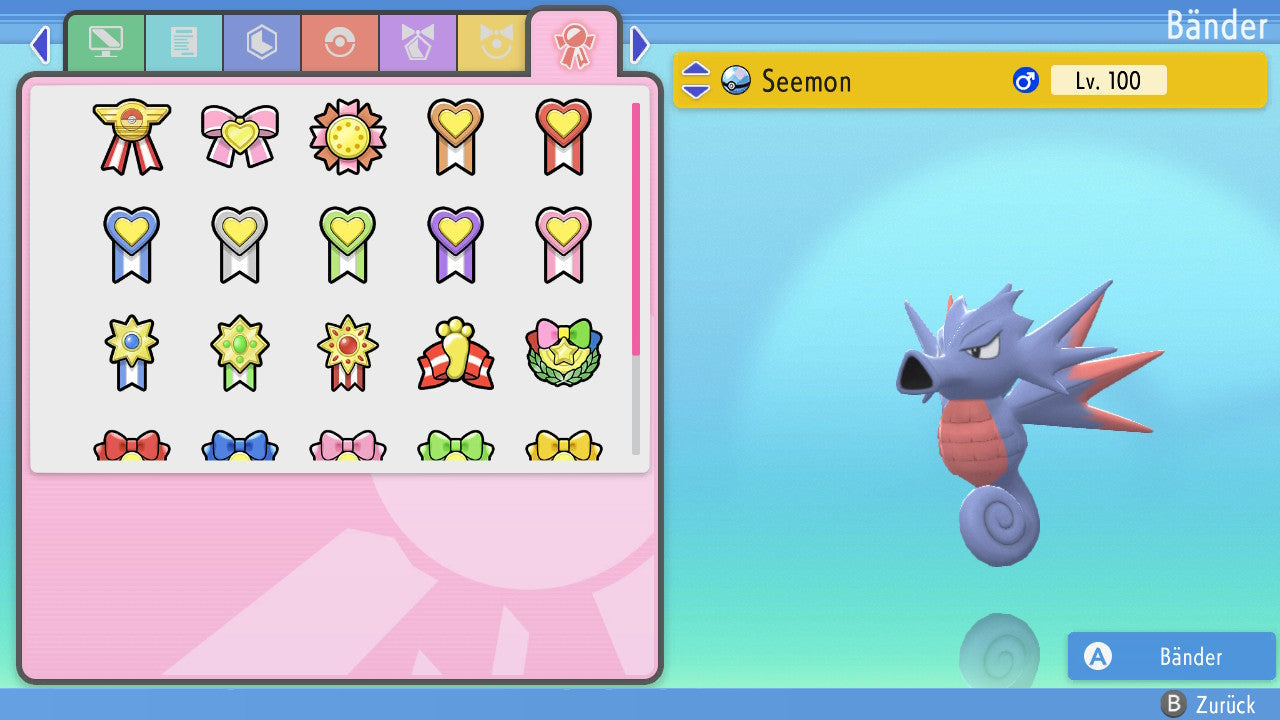Choose the purple heart medal ribbon
This screenshot has width=1280, height=720.
[455, 244]
